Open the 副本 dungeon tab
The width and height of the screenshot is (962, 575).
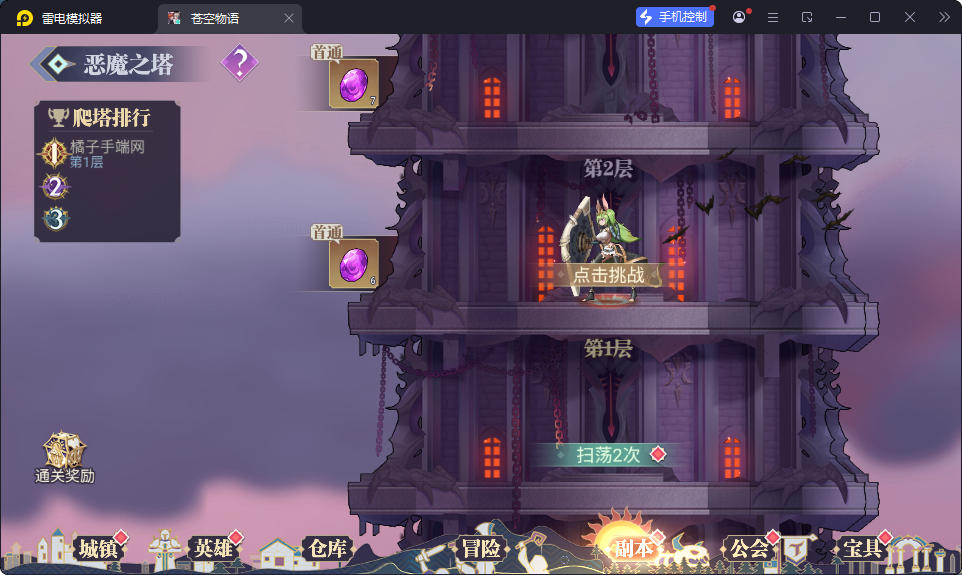[x=633, y=548]
